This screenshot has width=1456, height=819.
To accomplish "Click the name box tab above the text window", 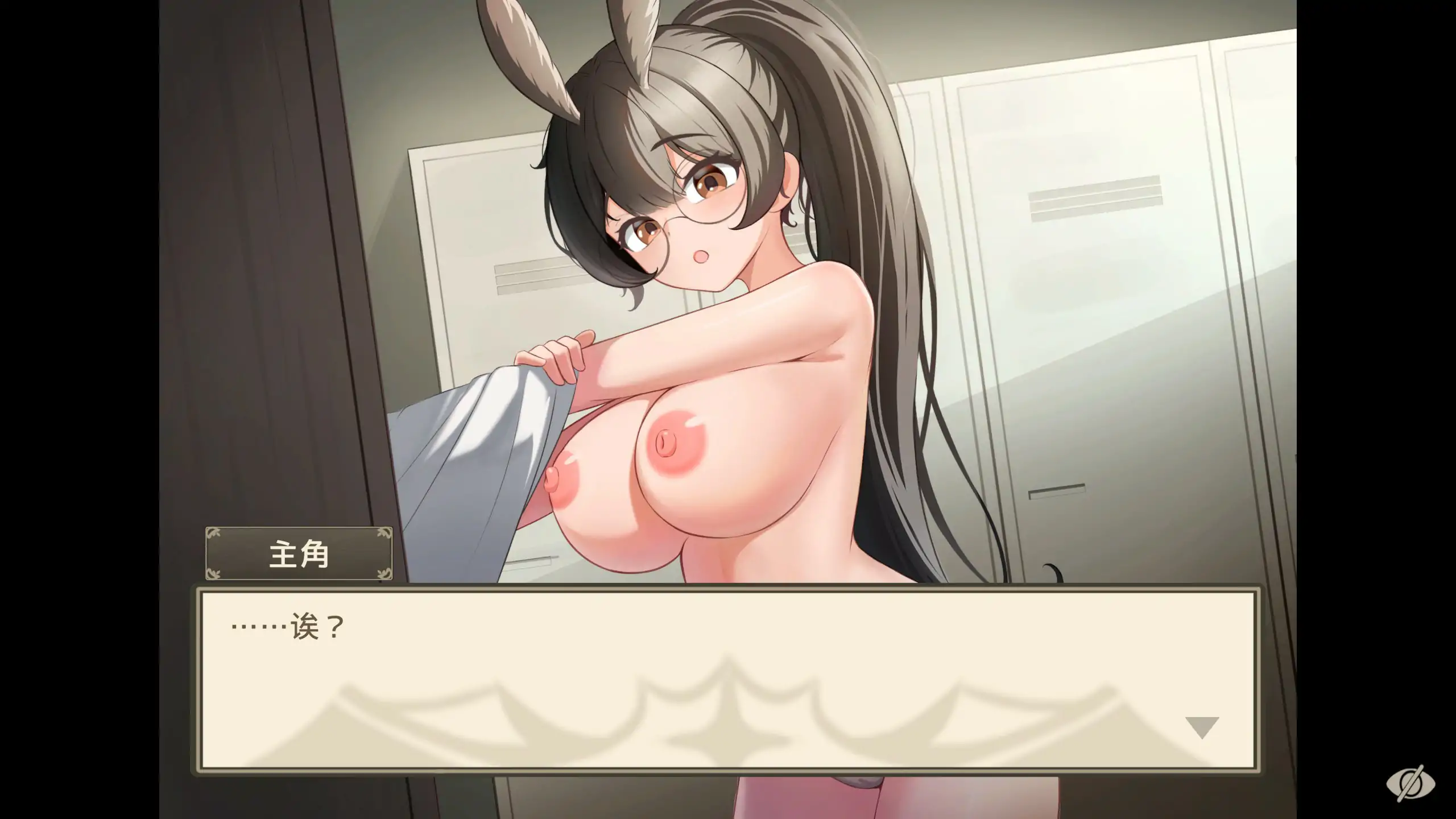I will point(298,555).
